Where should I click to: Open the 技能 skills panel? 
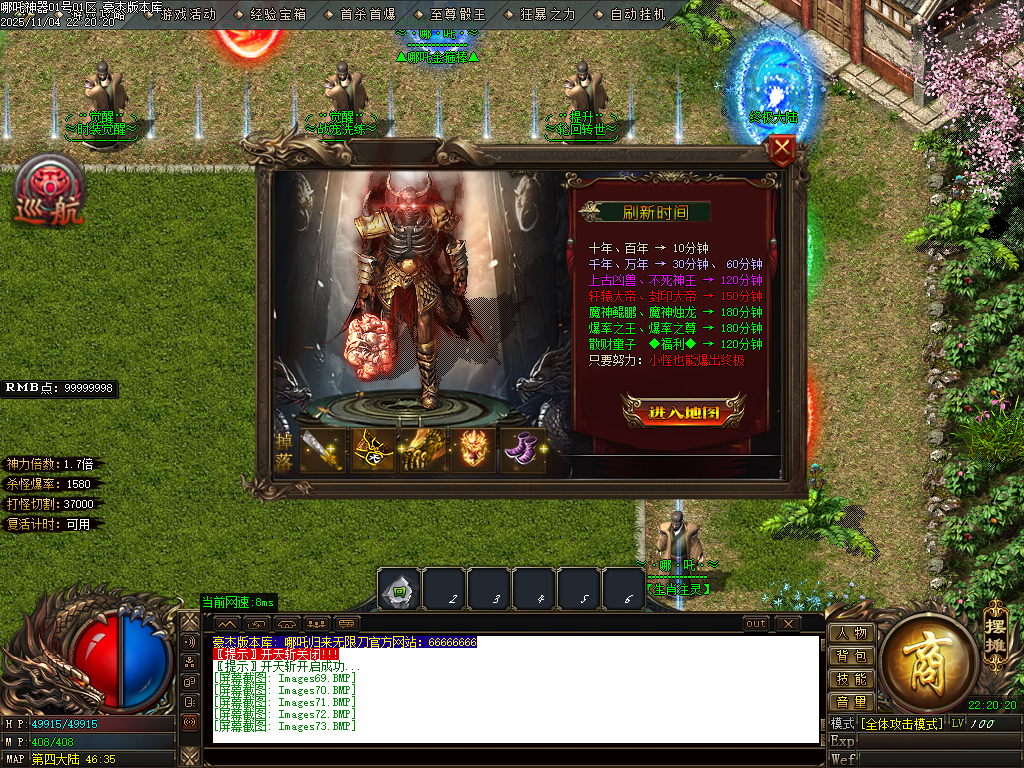click(x=851, y=679)
